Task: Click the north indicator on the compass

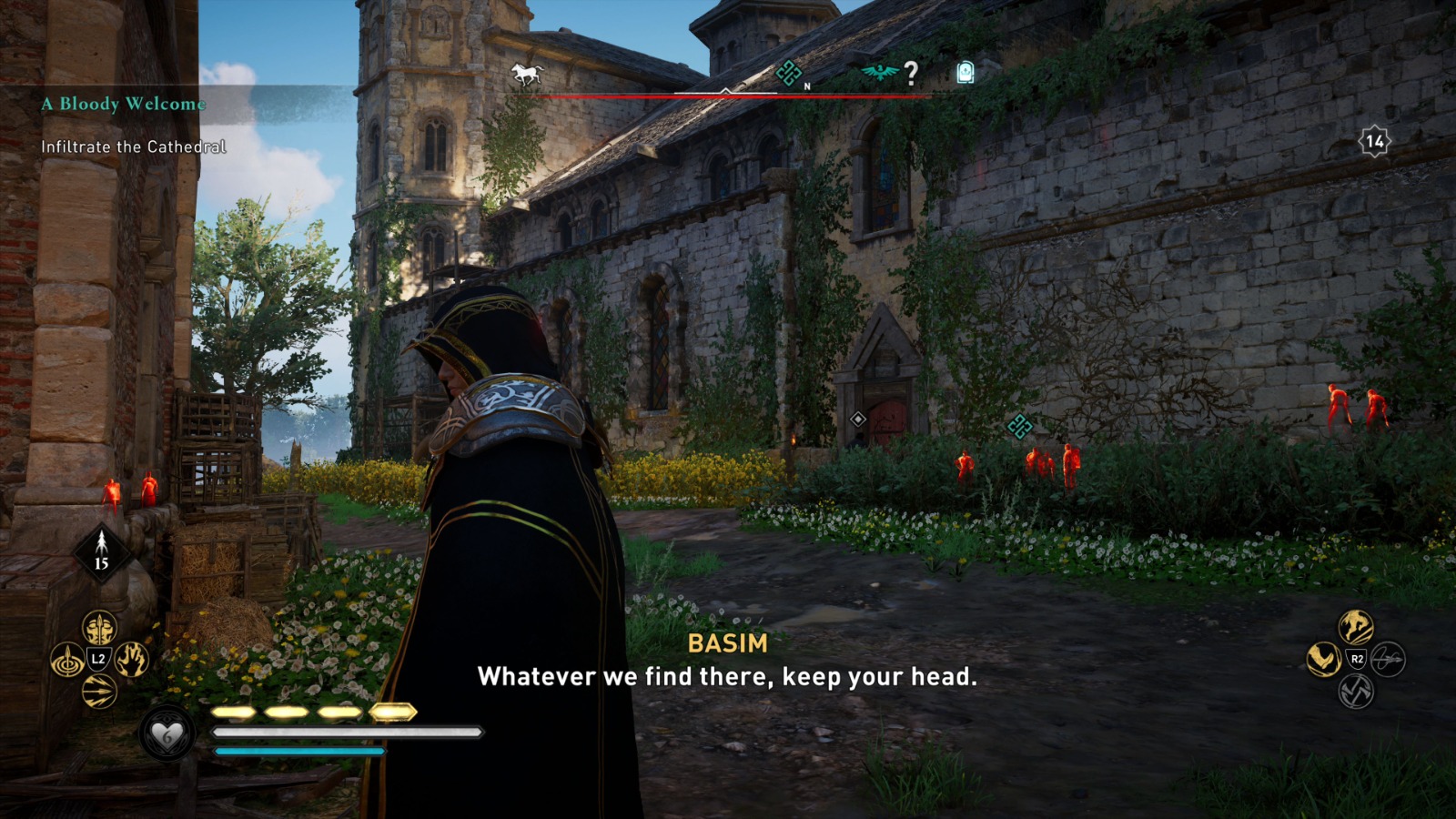Action: (x=805, y=86)
